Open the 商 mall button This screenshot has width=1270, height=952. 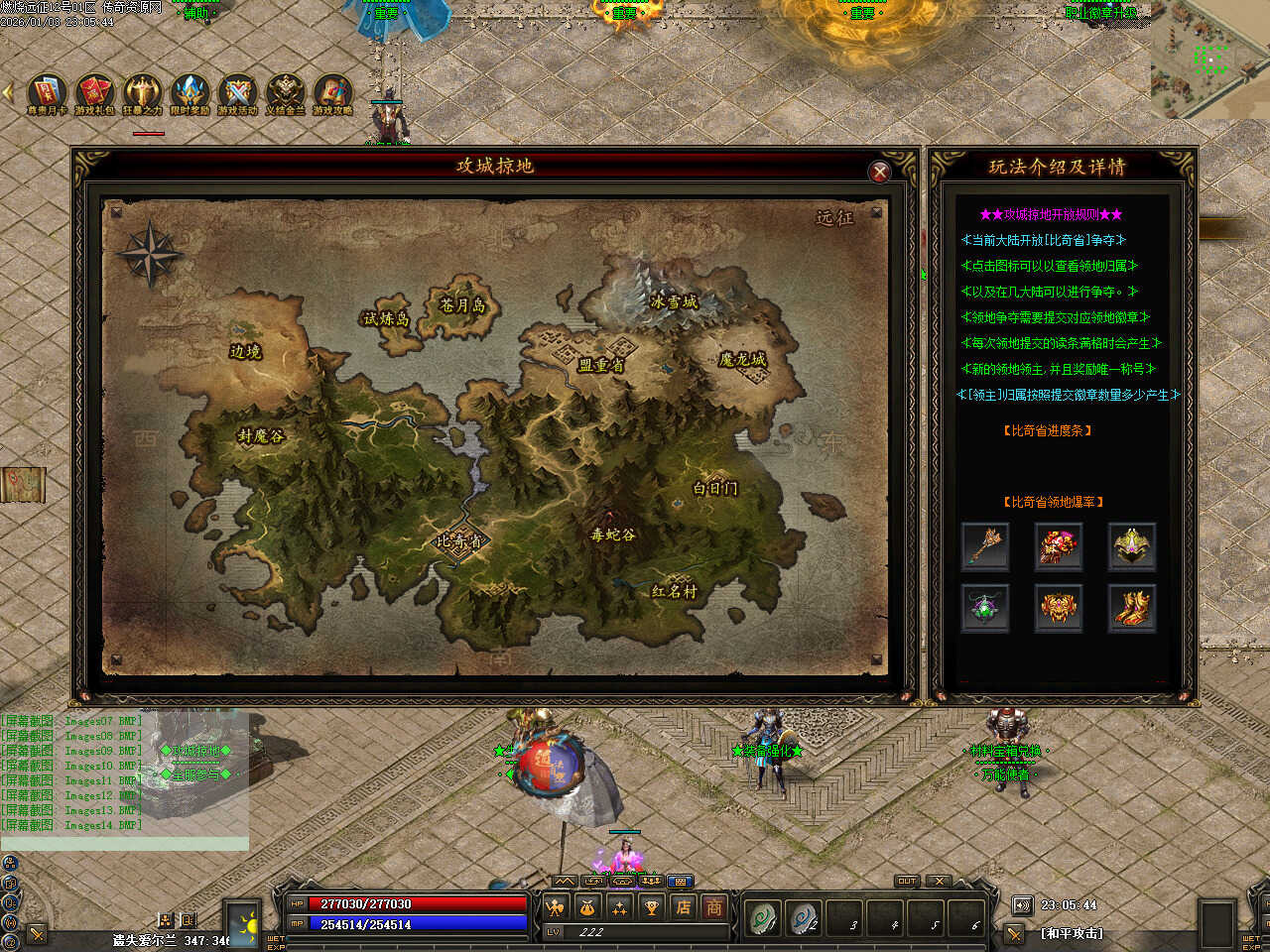click(x=713, y=906)
